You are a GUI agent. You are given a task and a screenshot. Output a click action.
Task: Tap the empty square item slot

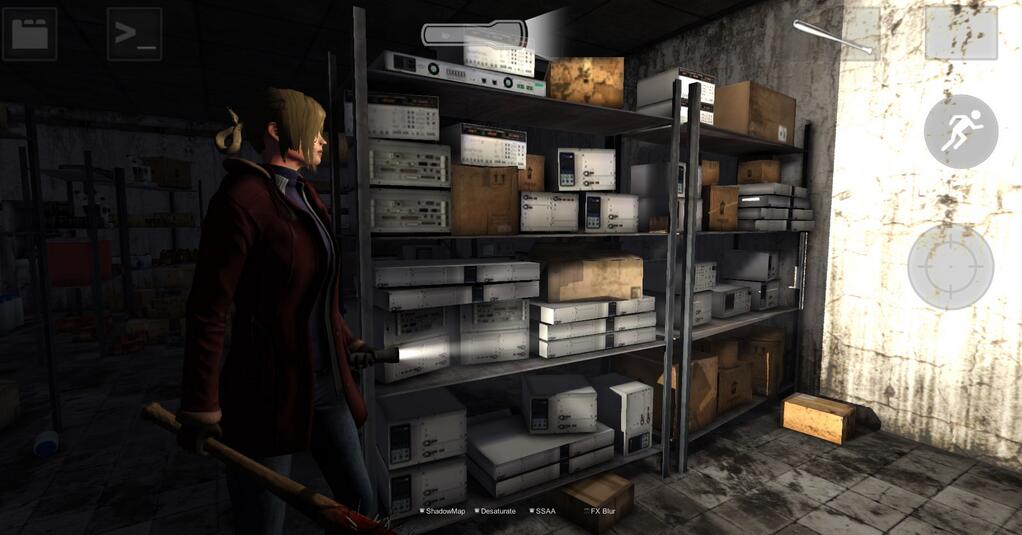960,34
